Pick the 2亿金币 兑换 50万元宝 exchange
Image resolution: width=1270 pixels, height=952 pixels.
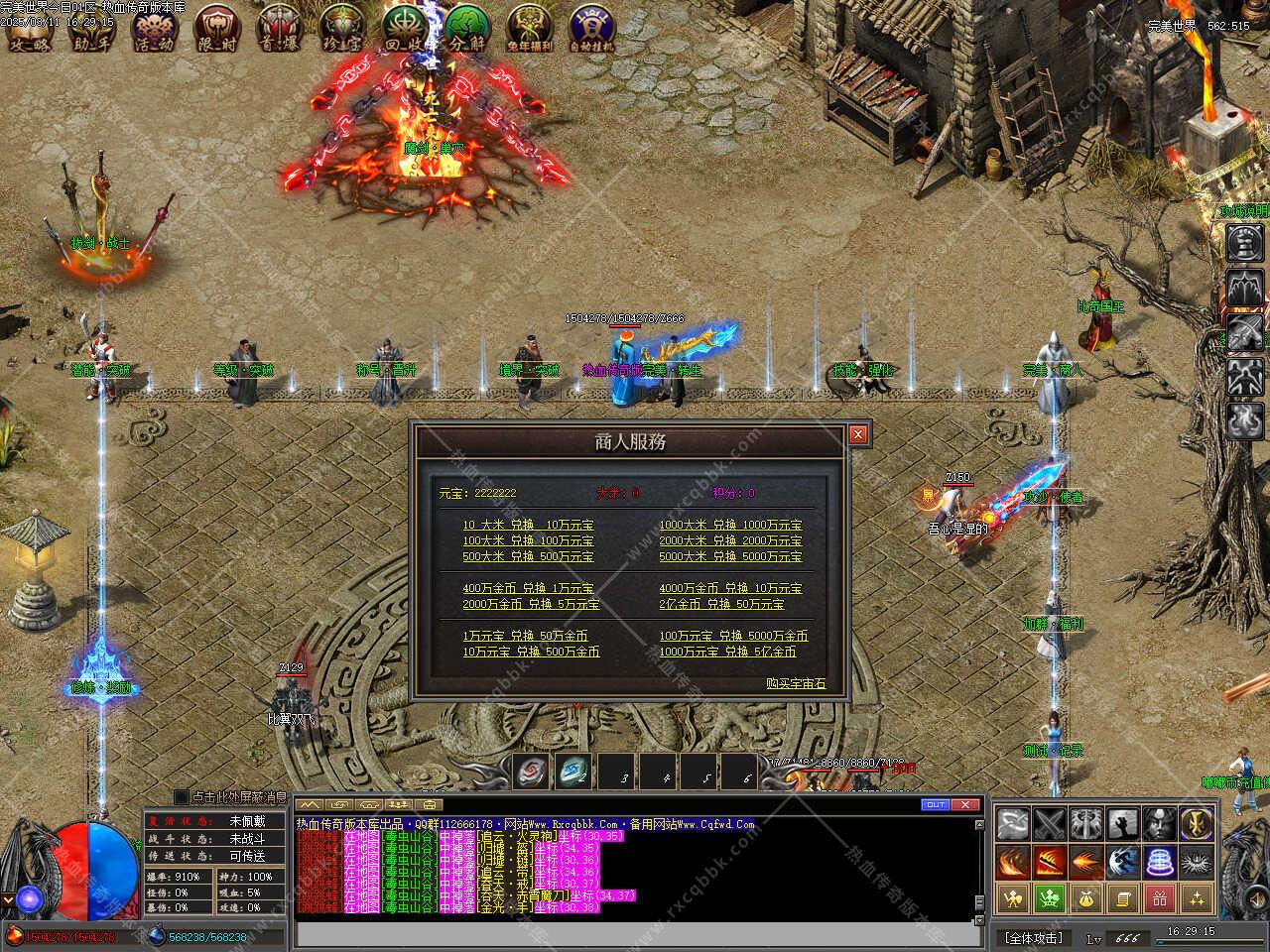coord(721,603)
